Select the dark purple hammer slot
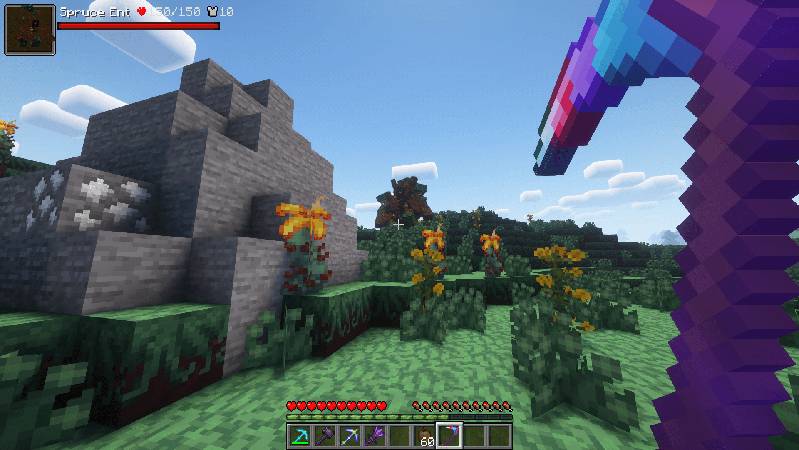Image resolution: width=799 pixels, height=450 pixels. click(324, 436)
